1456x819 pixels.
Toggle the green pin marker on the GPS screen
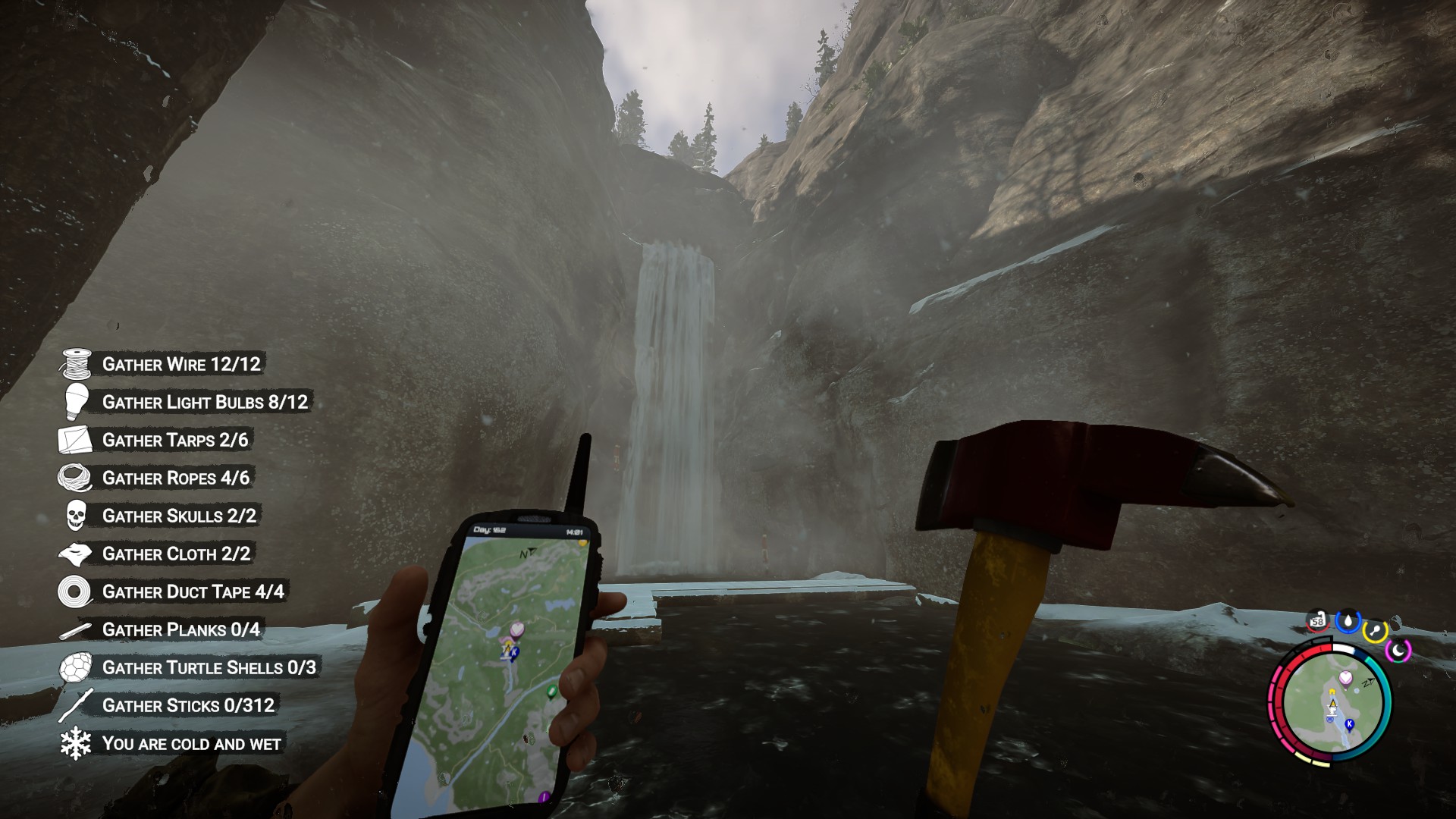click(551, 691)
